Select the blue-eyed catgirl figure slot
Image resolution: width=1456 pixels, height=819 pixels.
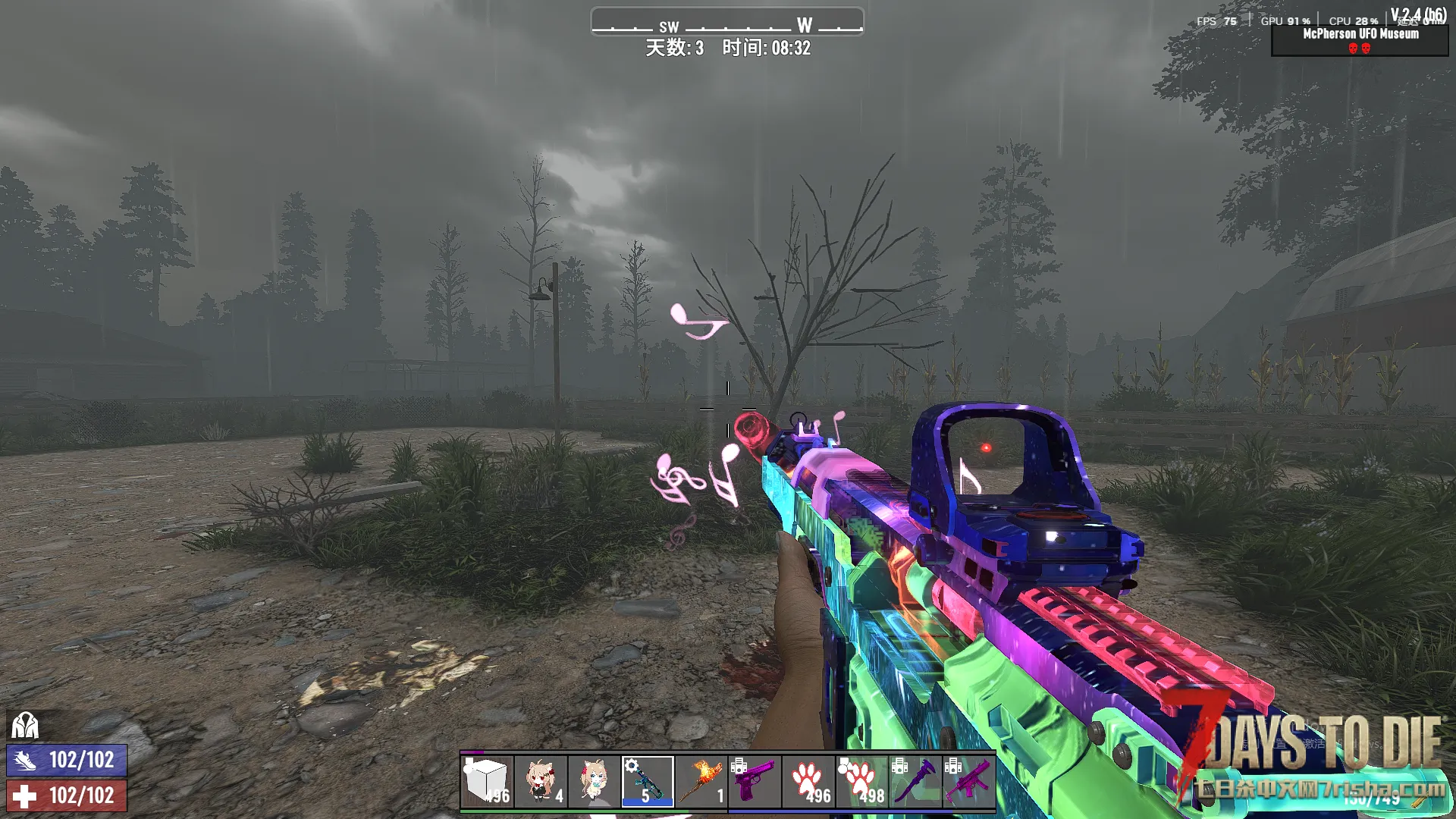point(594,781)
